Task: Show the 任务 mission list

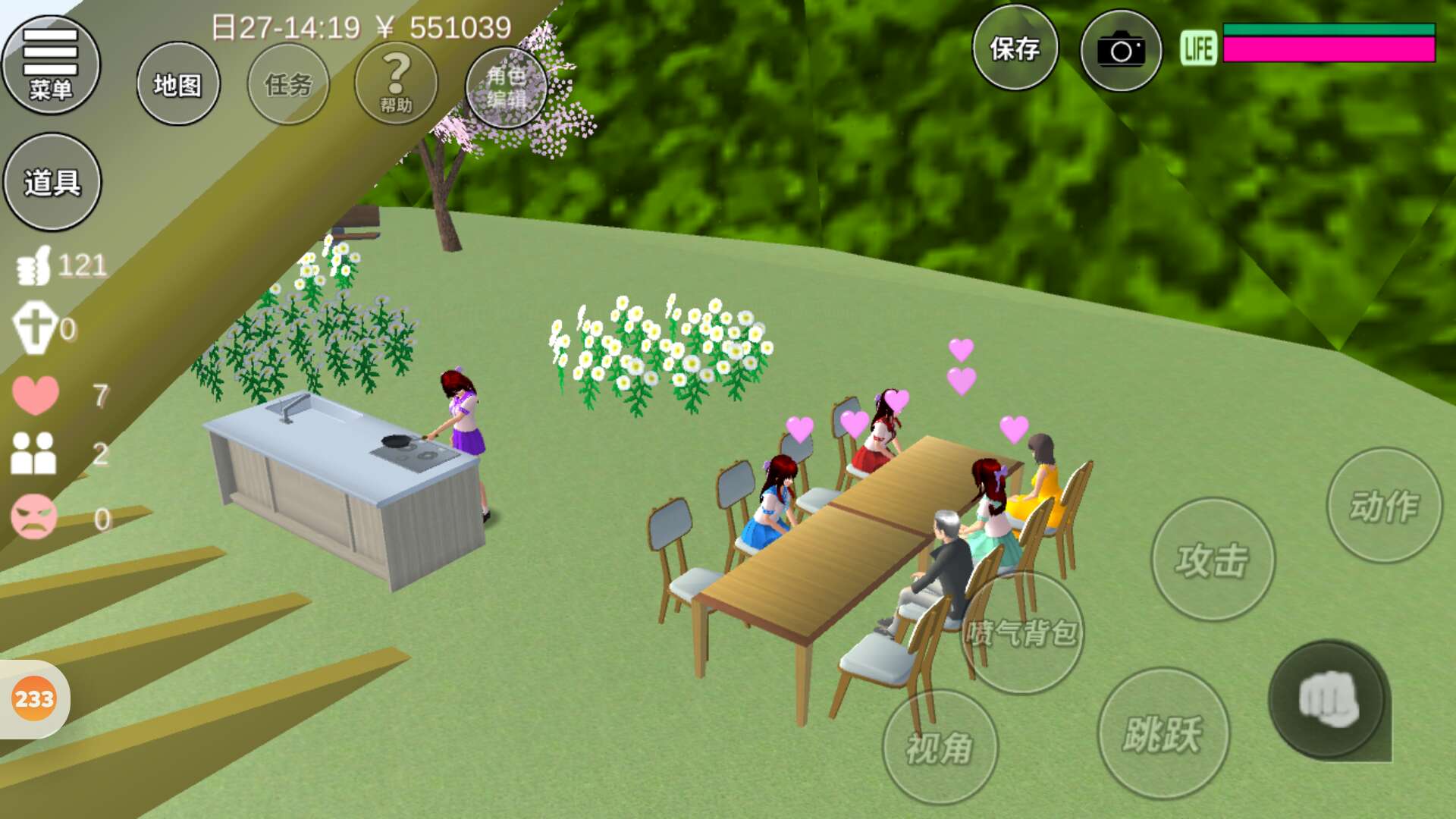Action: point(288,84)
